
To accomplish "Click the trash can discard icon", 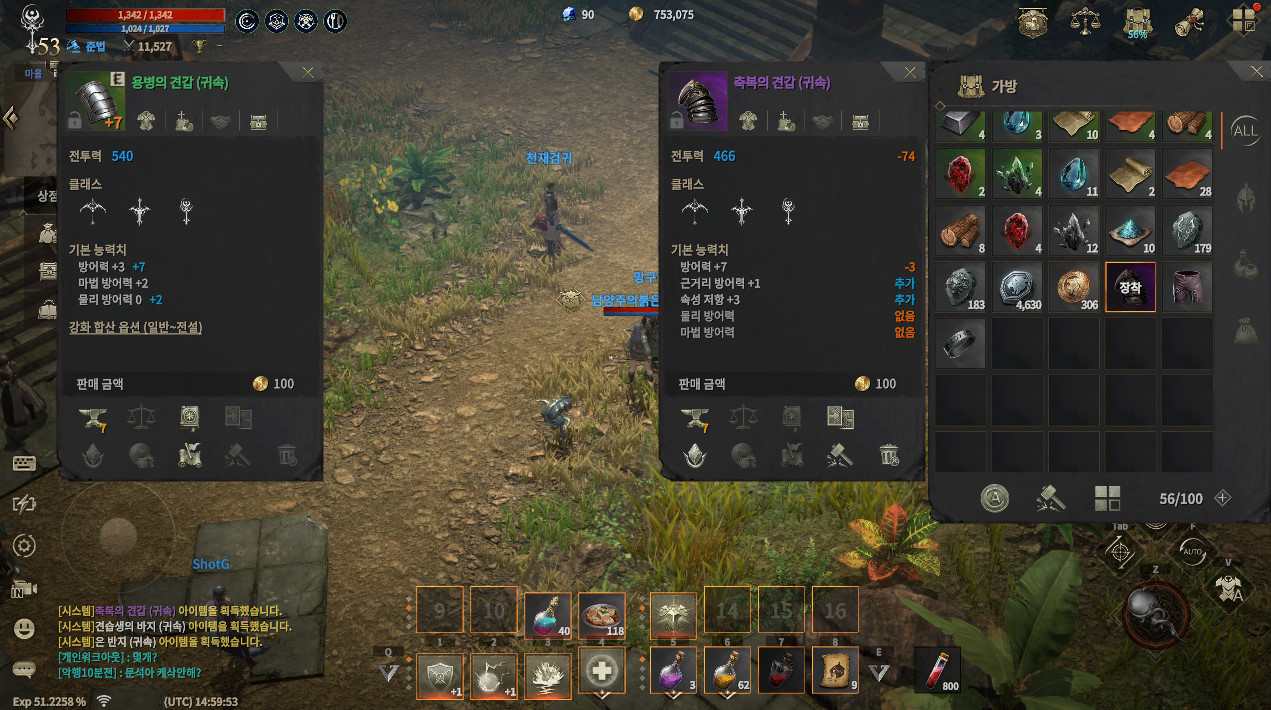I will 889,455.
